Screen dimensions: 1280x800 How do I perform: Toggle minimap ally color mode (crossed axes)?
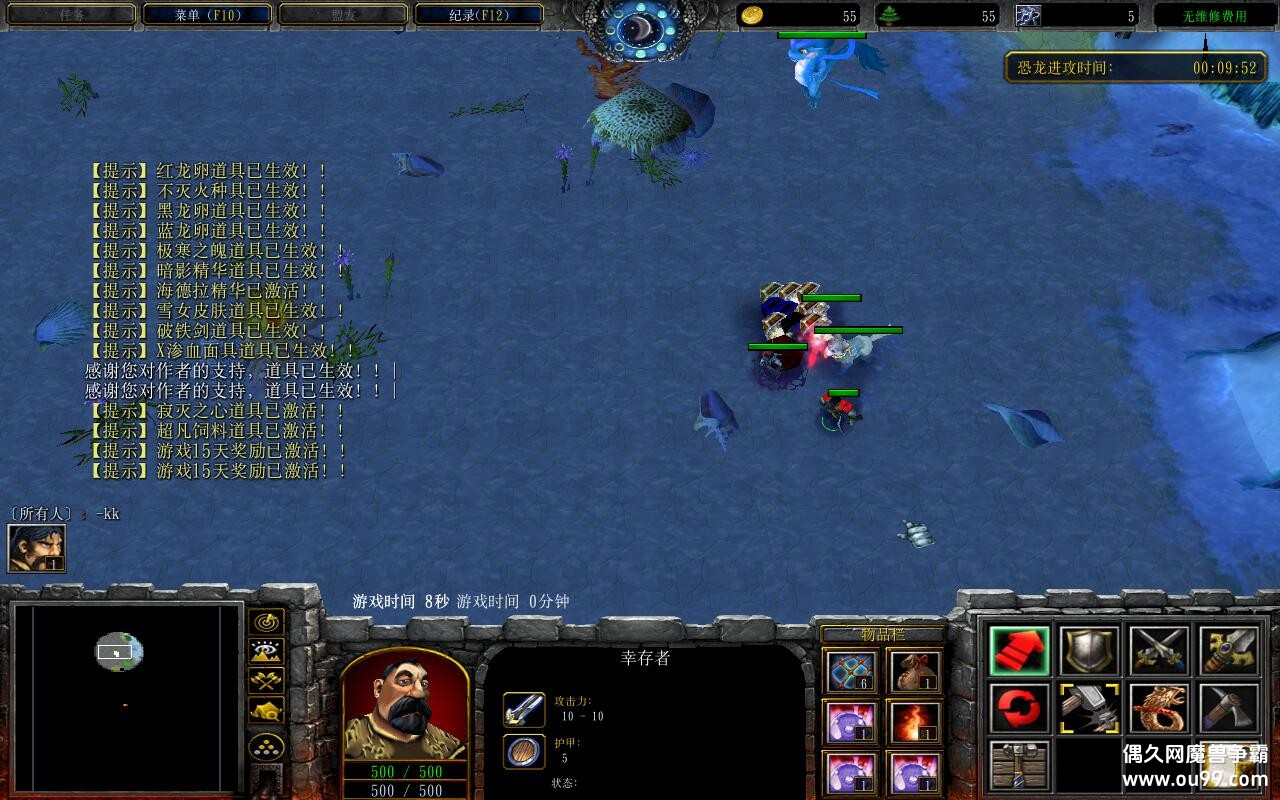[x=266, y=681]
